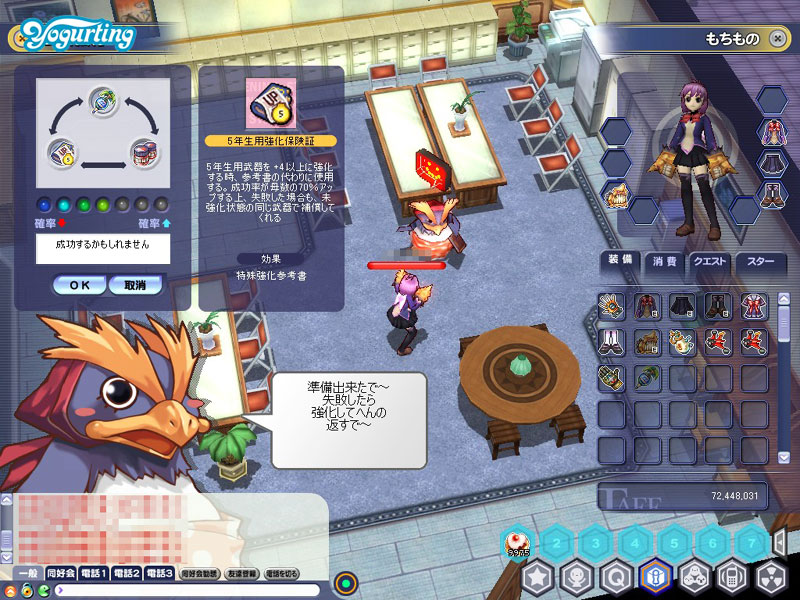
Task: Switch to the 消費 consumables tab
Action: click(x=664, y=262)
